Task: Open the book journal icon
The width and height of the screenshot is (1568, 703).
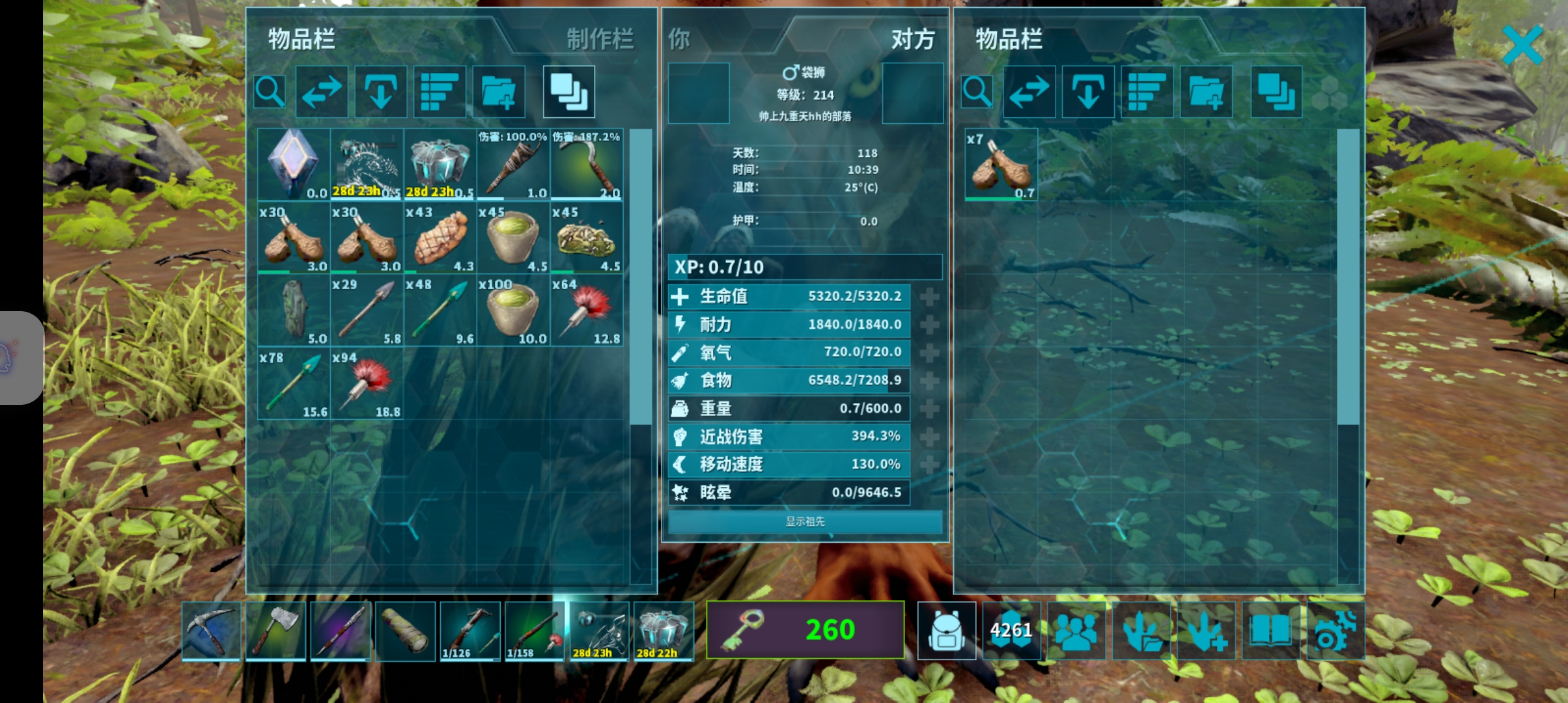Action: coord(1270,630)
